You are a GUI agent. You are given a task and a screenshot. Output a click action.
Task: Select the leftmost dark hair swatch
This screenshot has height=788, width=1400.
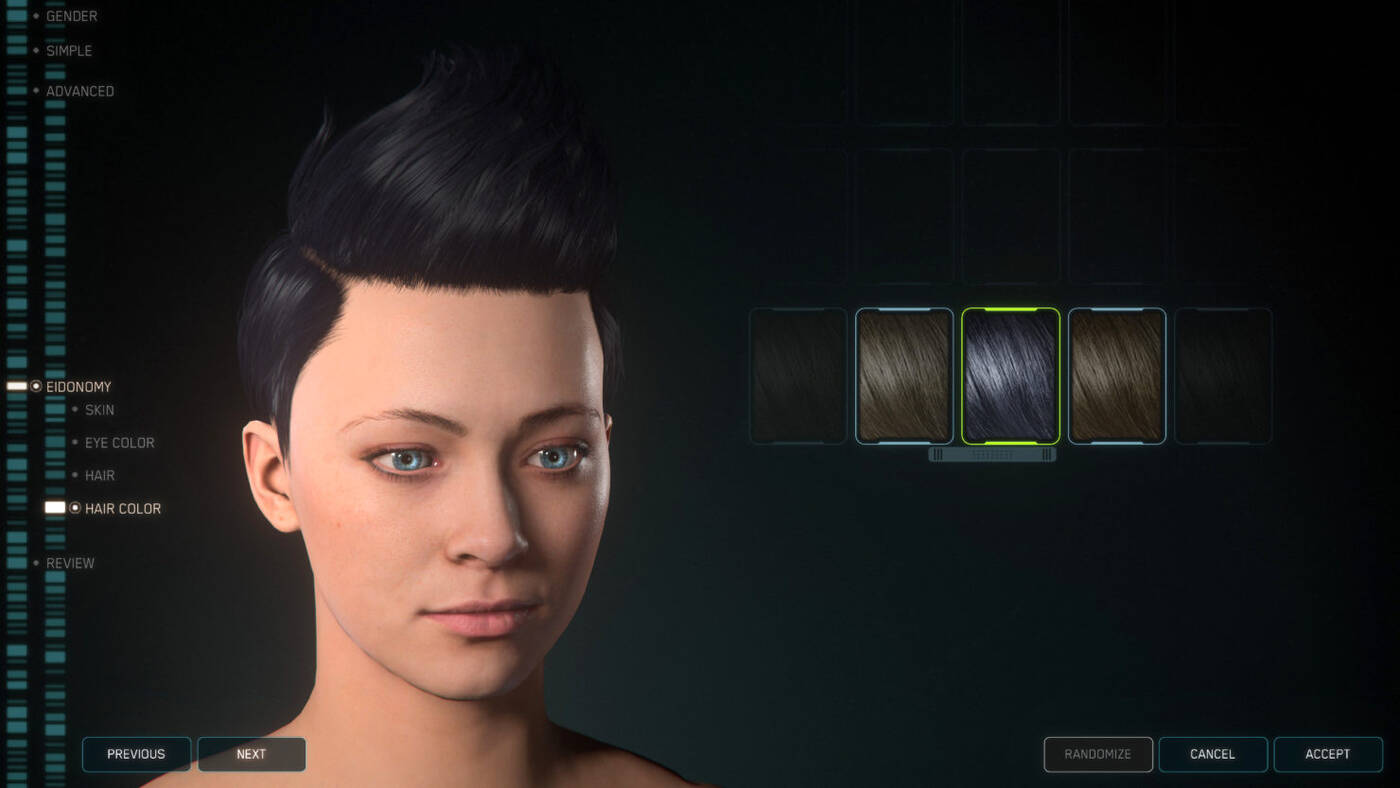tap(798, 375)
